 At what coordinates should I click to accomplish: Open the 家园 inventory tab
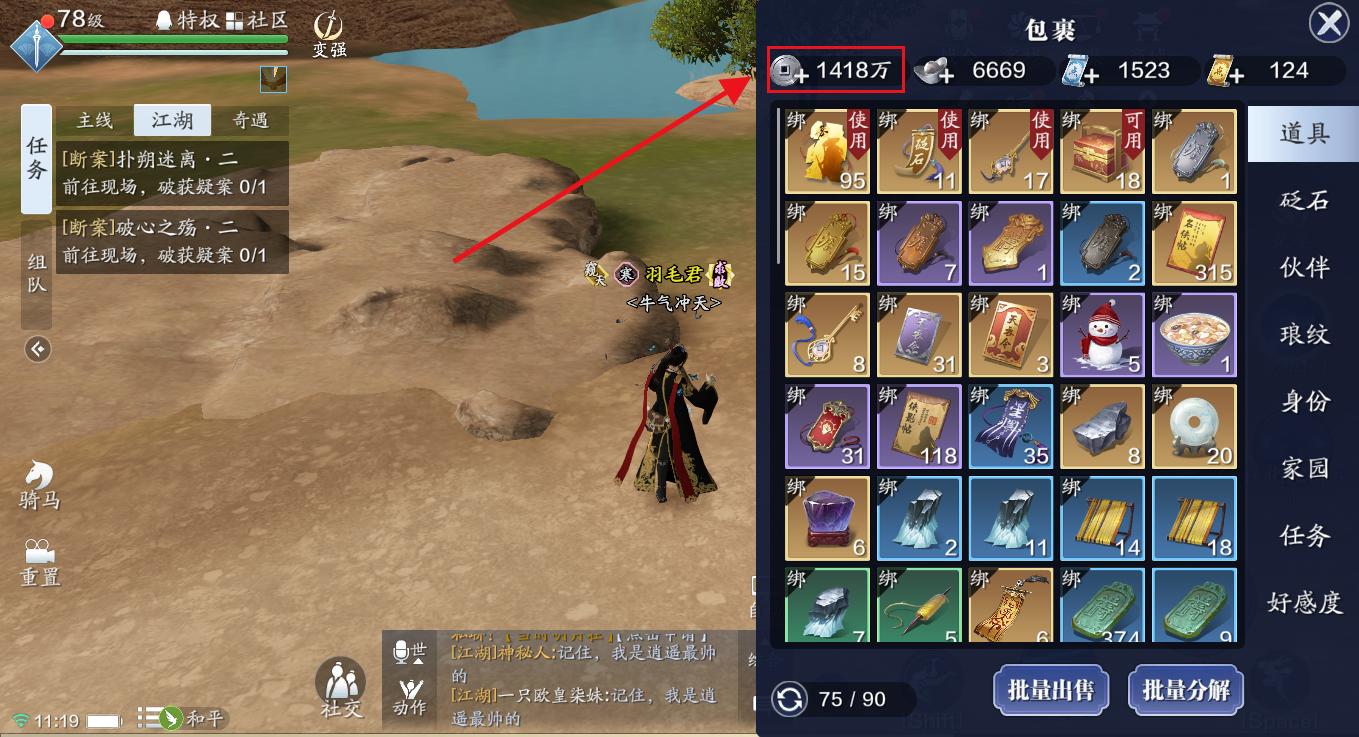click(x=1304, y=468)
